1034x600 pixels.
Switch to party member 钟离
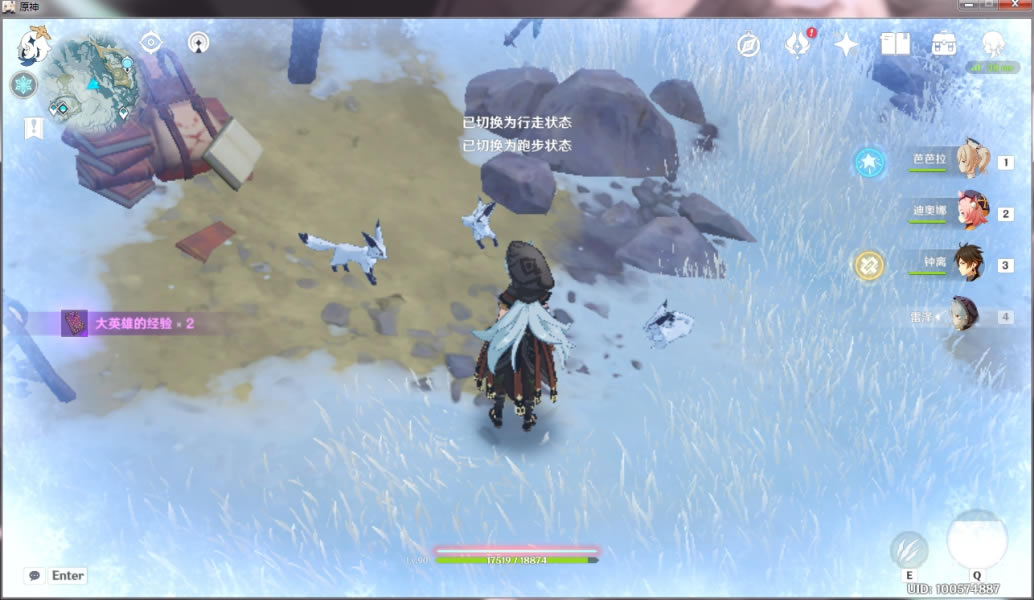tap(970, 264)
